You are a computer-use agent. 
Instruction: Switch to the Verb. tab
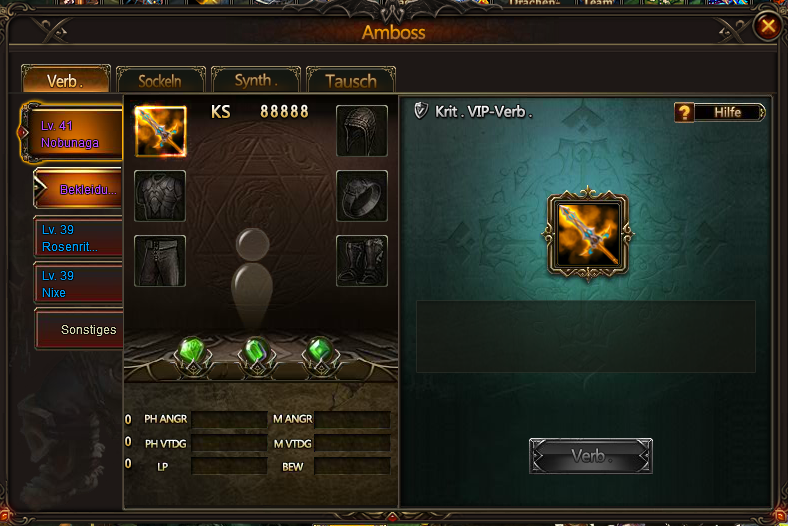[x=65, y=80]
